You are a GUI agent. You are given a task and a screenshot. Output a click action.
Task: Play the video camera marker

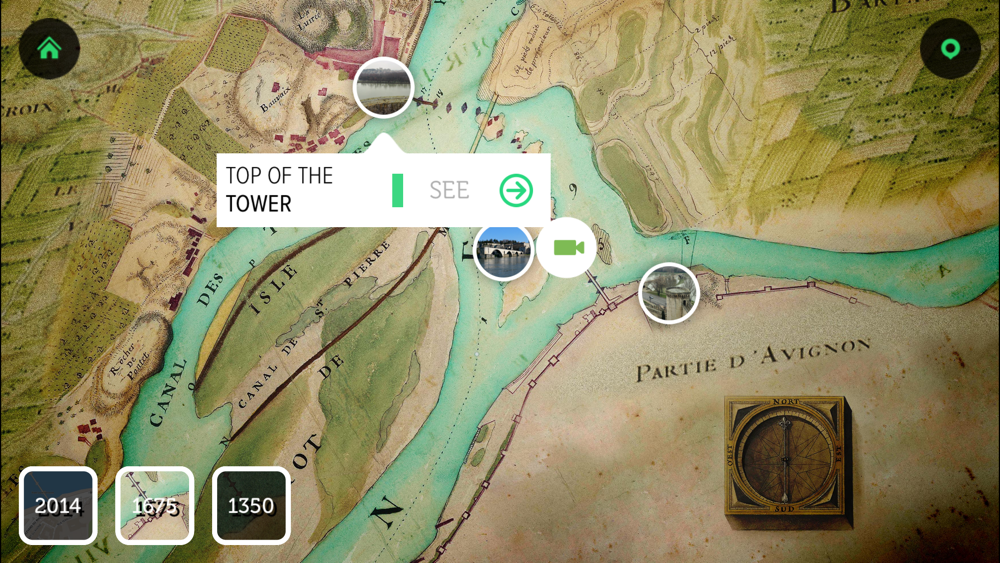567,247
